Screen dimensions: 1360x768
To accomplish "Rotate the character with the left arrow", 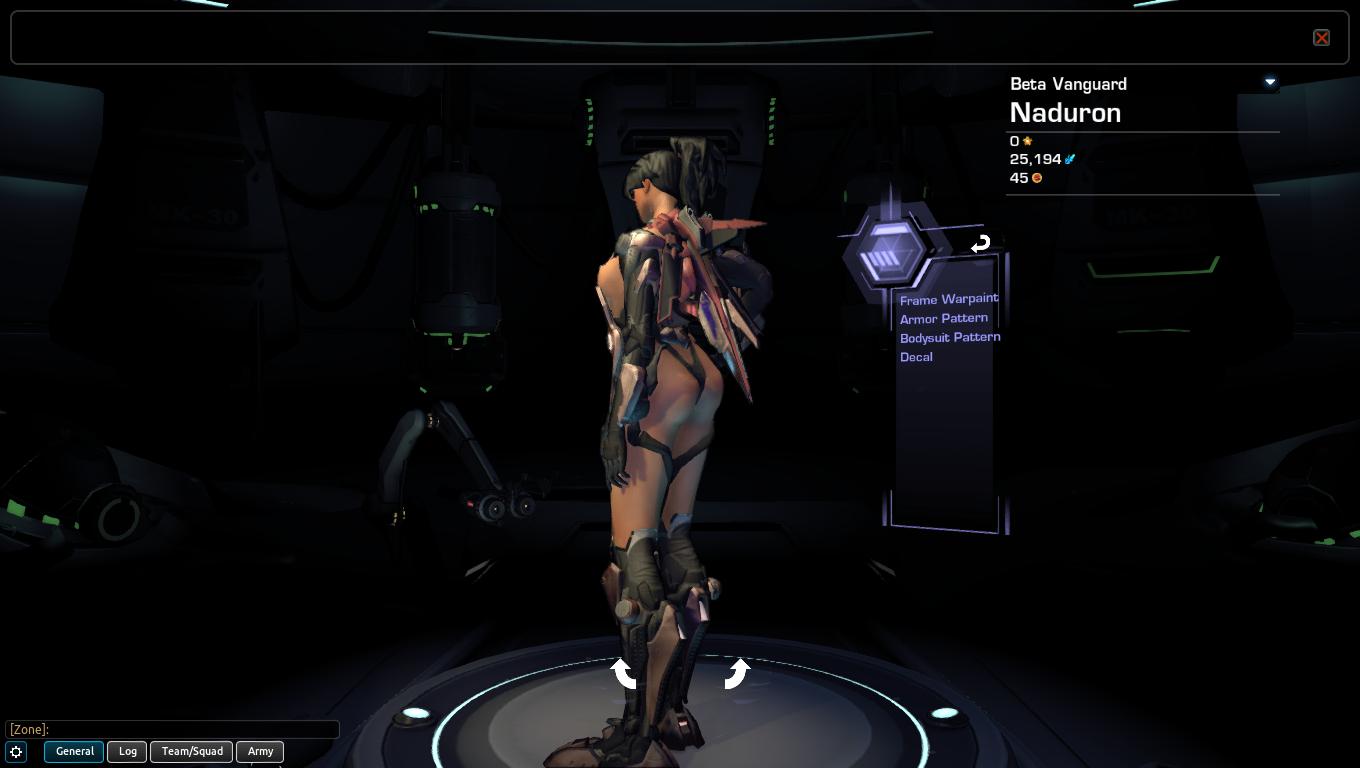I will pos(624,673).
